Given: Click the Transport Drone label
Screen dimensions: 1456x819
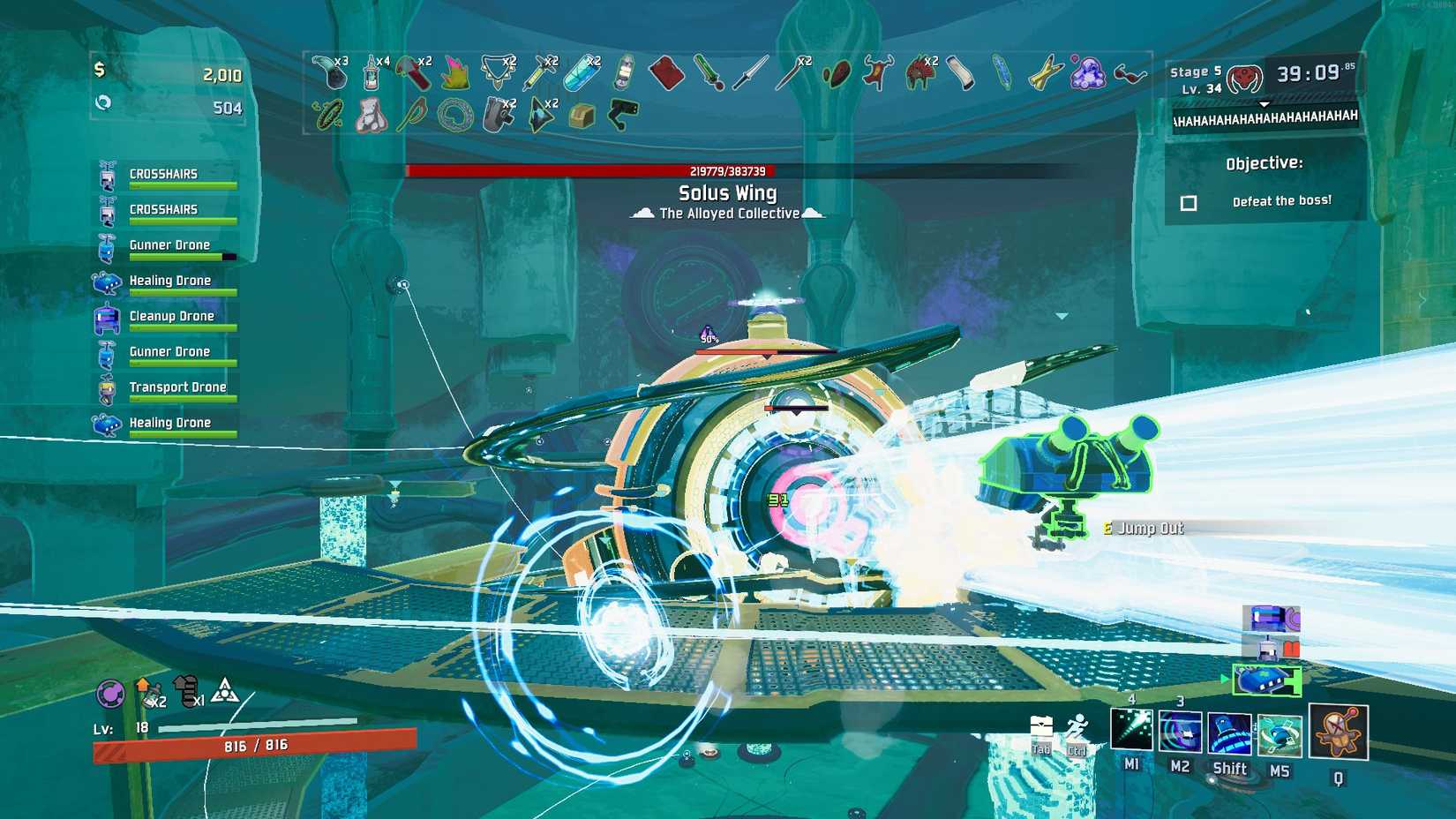Looking at the screenshot, I should coord(178,387).
